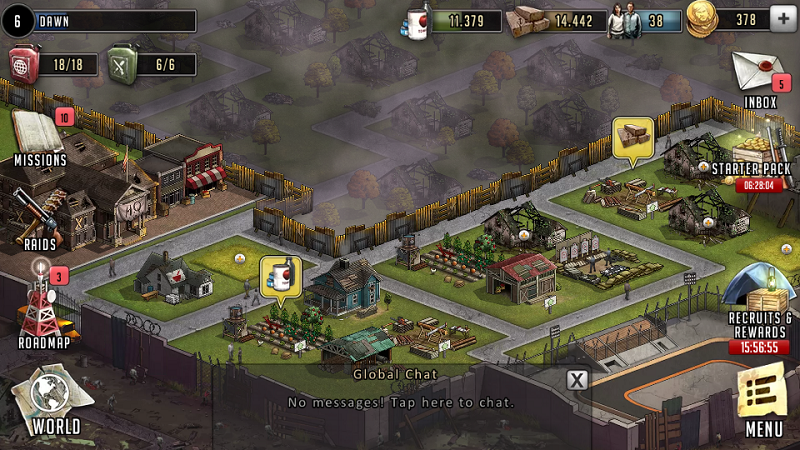Image resolution: width=800 pixels, height=450 pixels.
Task: Tap the player level 6 badge
Action: (x=15, y=20)
